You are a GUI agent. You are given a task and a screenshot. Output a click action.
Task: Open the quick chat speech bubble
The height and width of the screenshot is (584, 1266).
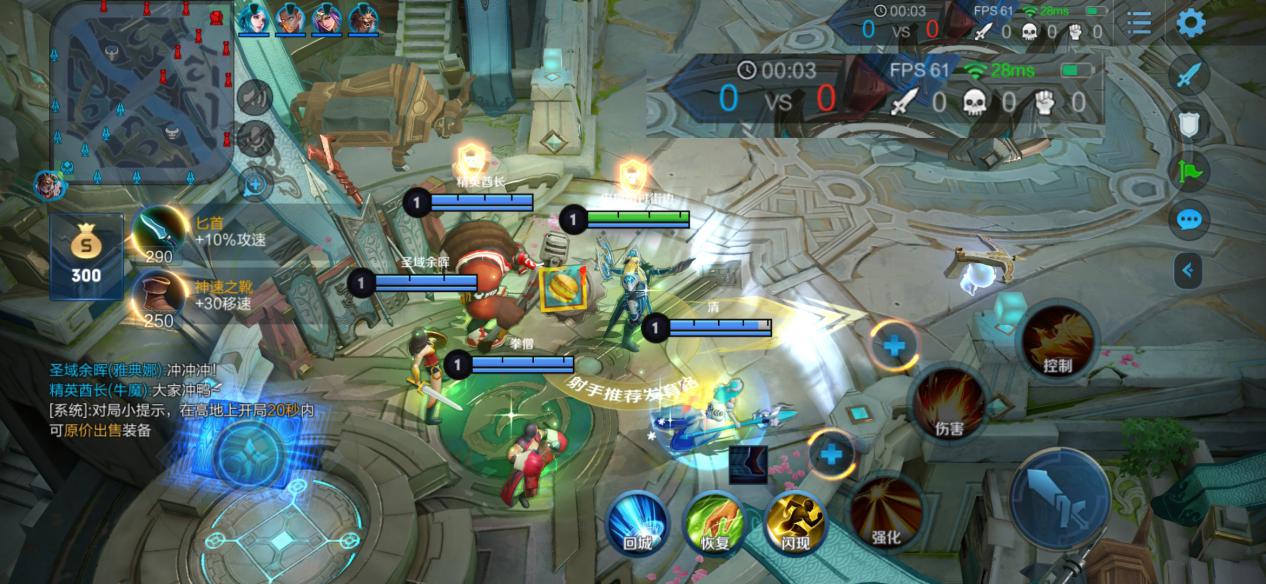pyautogui.click(x=1189, y=219)
